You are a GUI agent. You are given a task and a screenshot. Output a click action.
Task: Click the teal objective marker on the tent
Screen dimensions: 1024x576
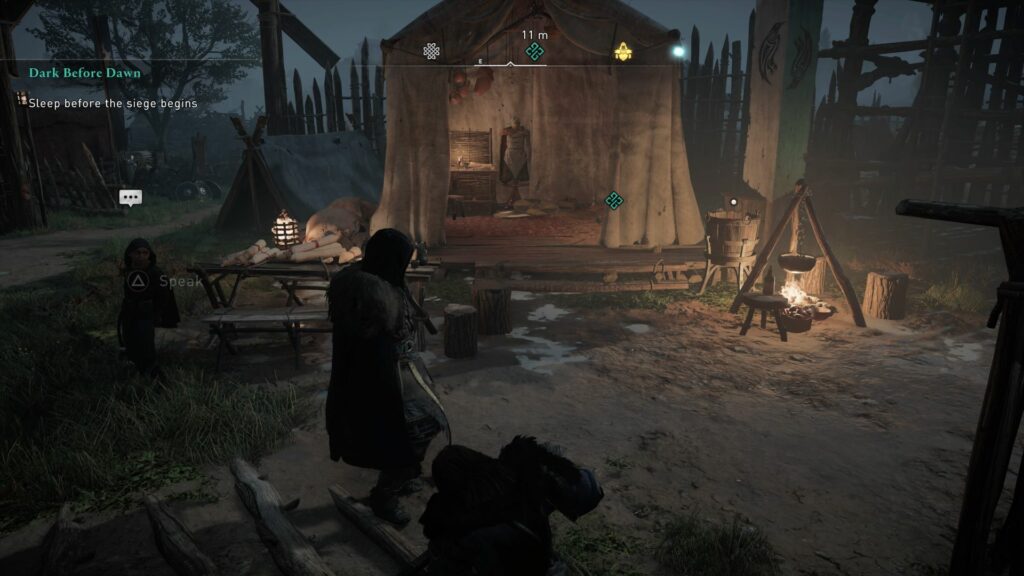tap(614, 201)
